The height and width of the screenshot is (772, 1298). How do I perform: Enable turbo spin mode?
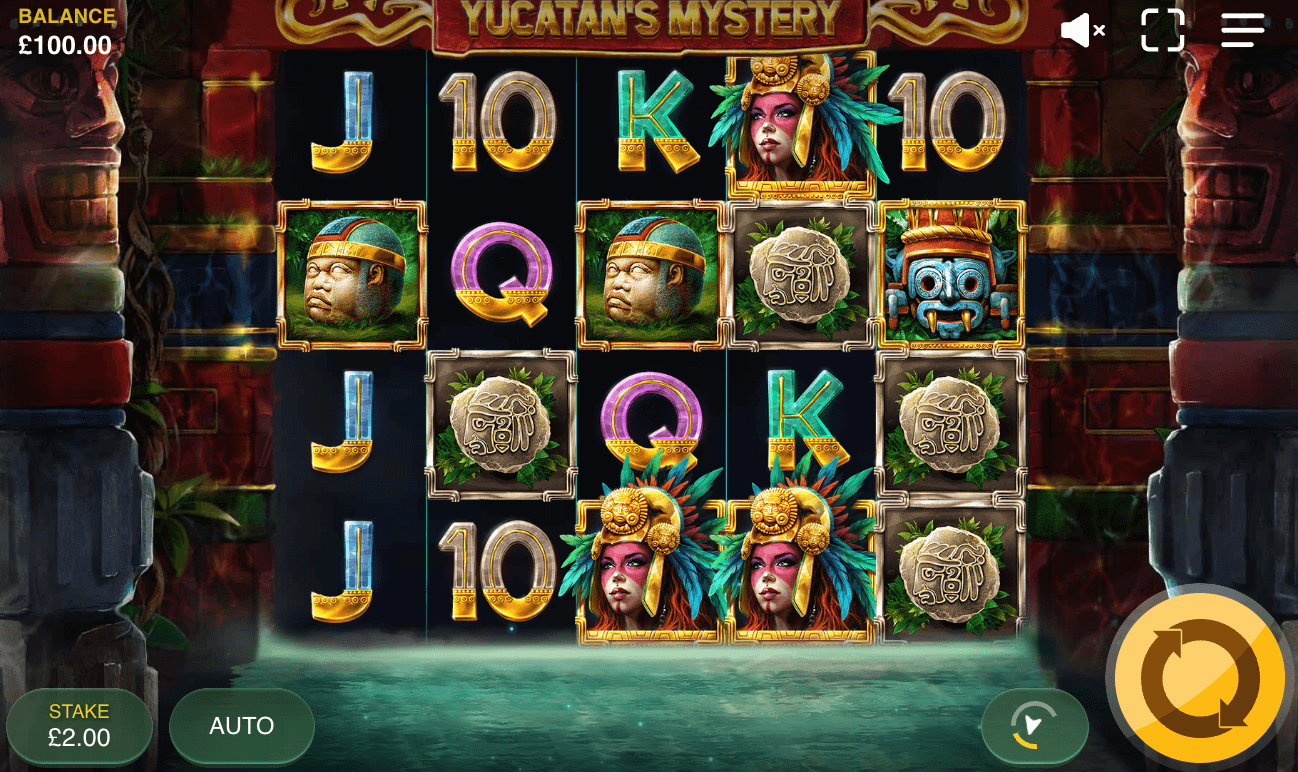pyautogui.click(x=1035, y=727)
